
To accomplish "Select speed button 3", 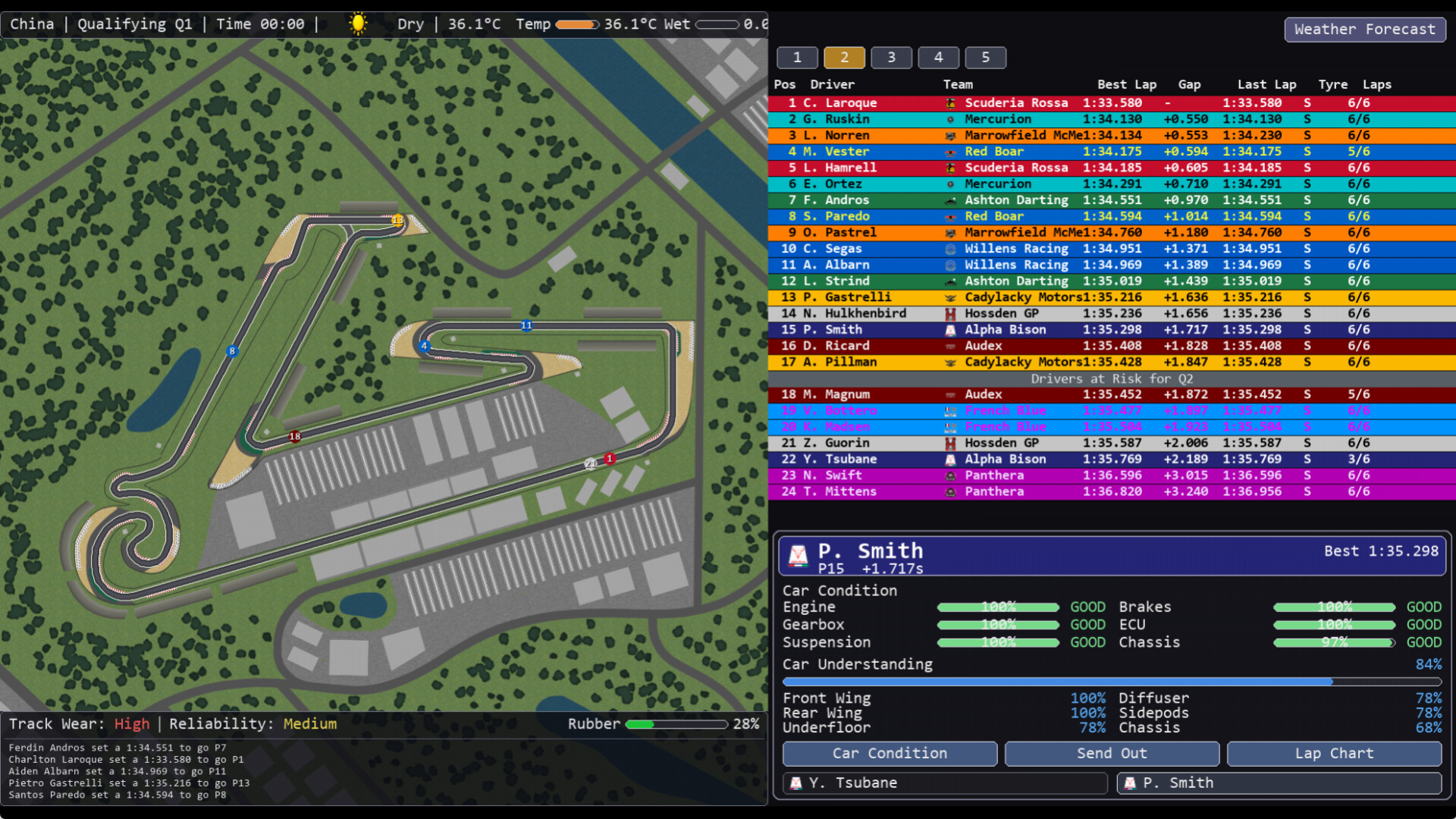I will point(891,58).
